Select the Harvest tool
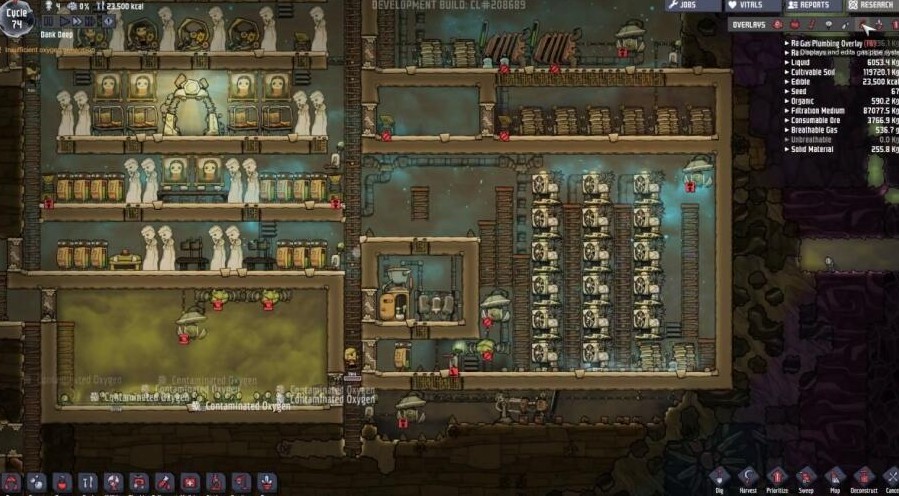This screenshot has width=899, height=496. (x=748, y=479)
